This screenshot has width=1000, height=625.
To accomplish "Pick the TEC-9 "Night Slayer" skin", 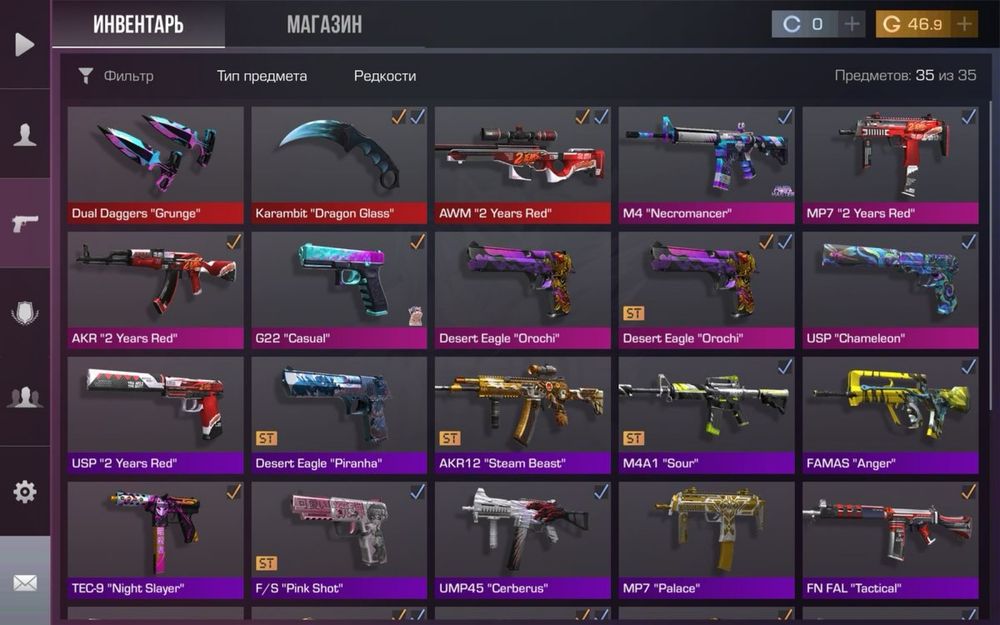I will [155, 539].
